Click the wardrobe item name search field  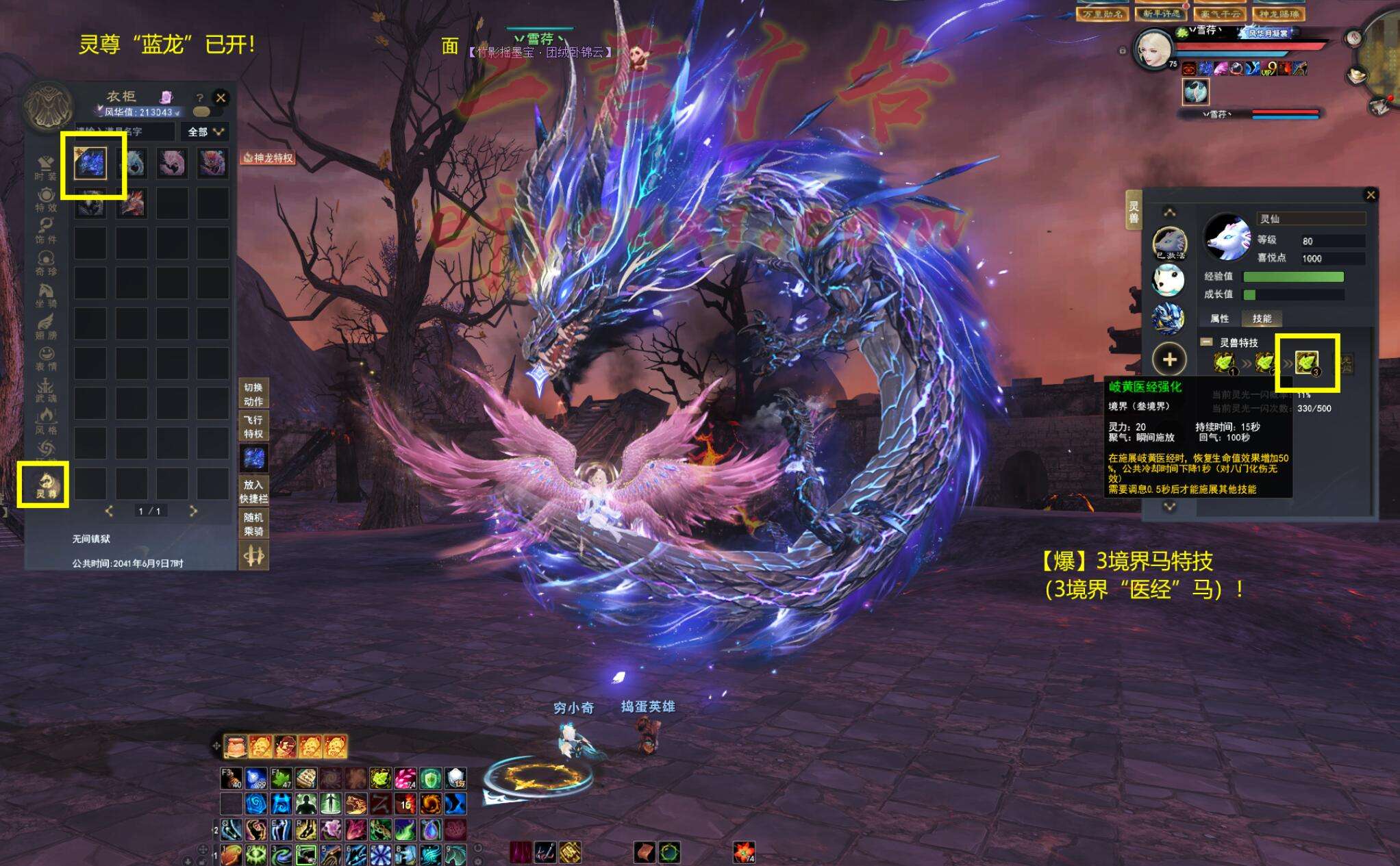coord(123,131)
